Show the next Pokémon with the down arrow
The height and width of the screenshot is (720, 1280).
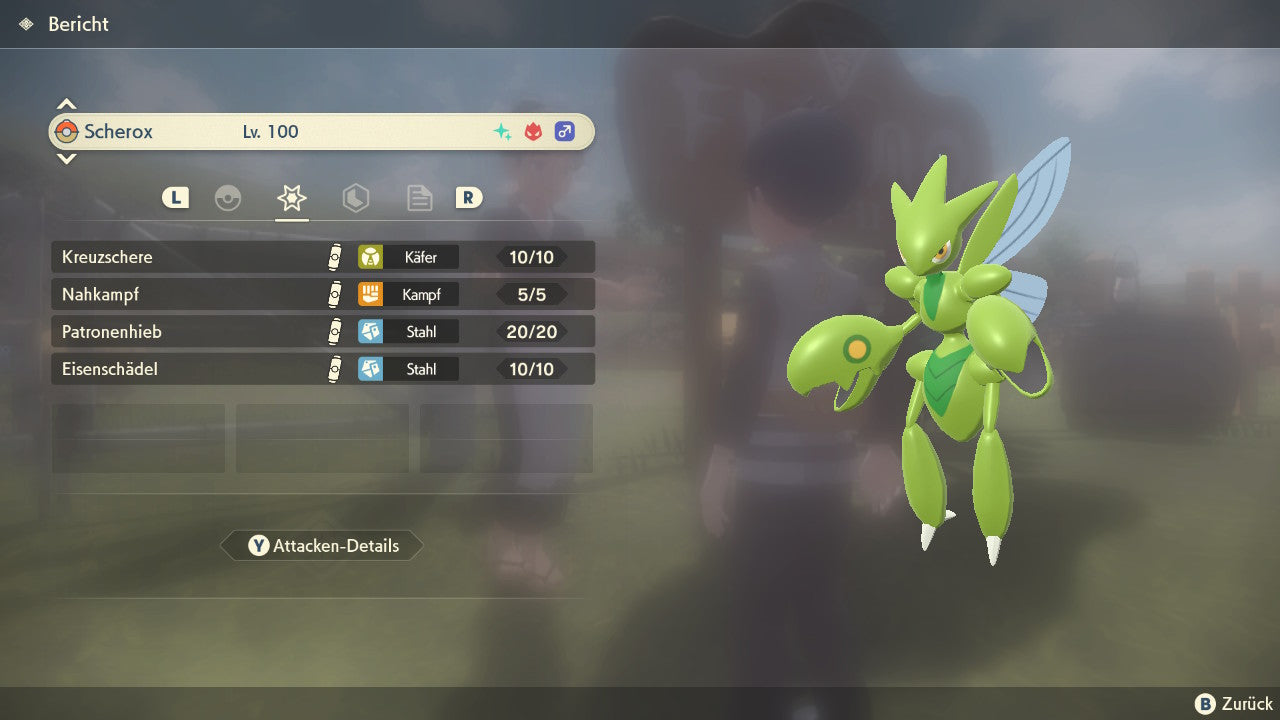tap(66, 158)
